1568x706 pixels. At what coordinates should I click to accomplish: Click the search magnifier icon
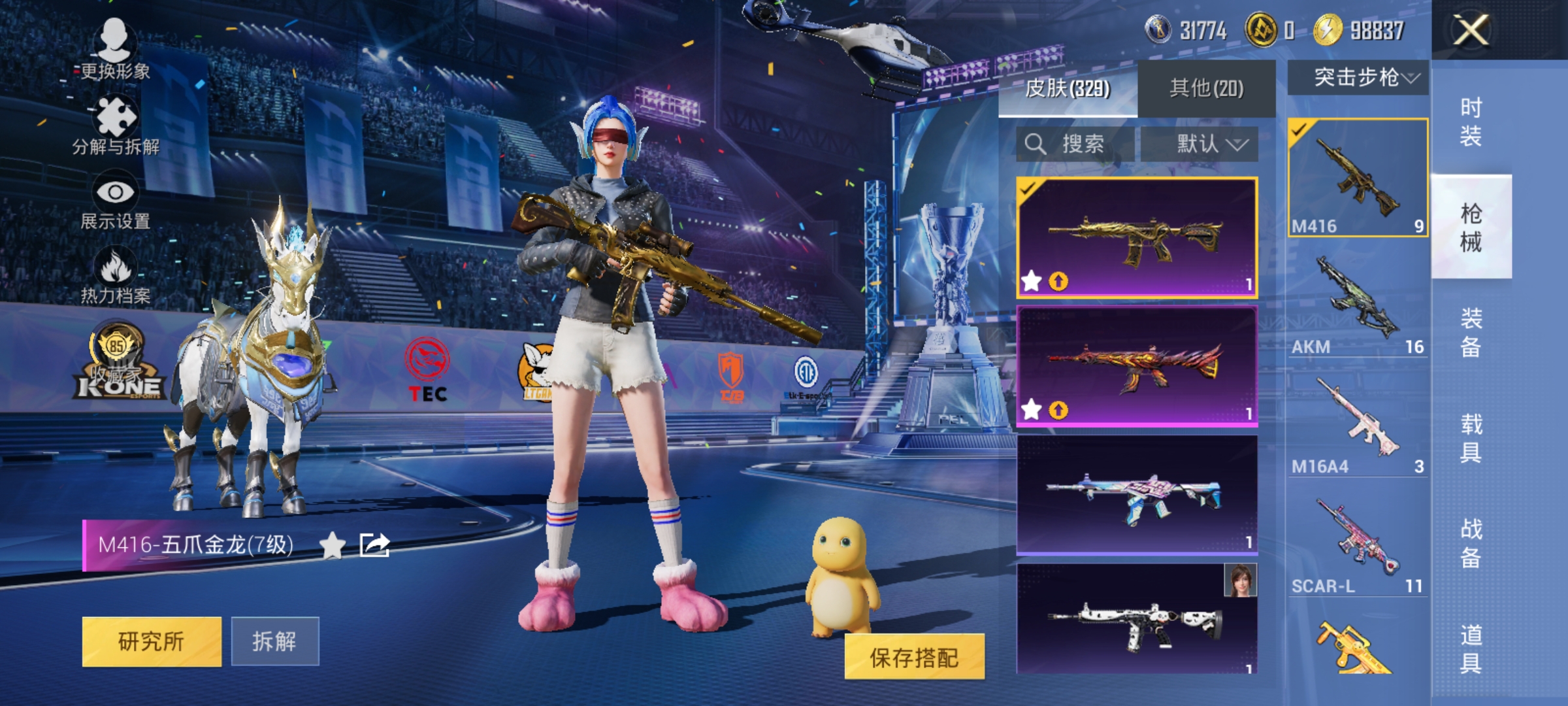[1036, 145]
